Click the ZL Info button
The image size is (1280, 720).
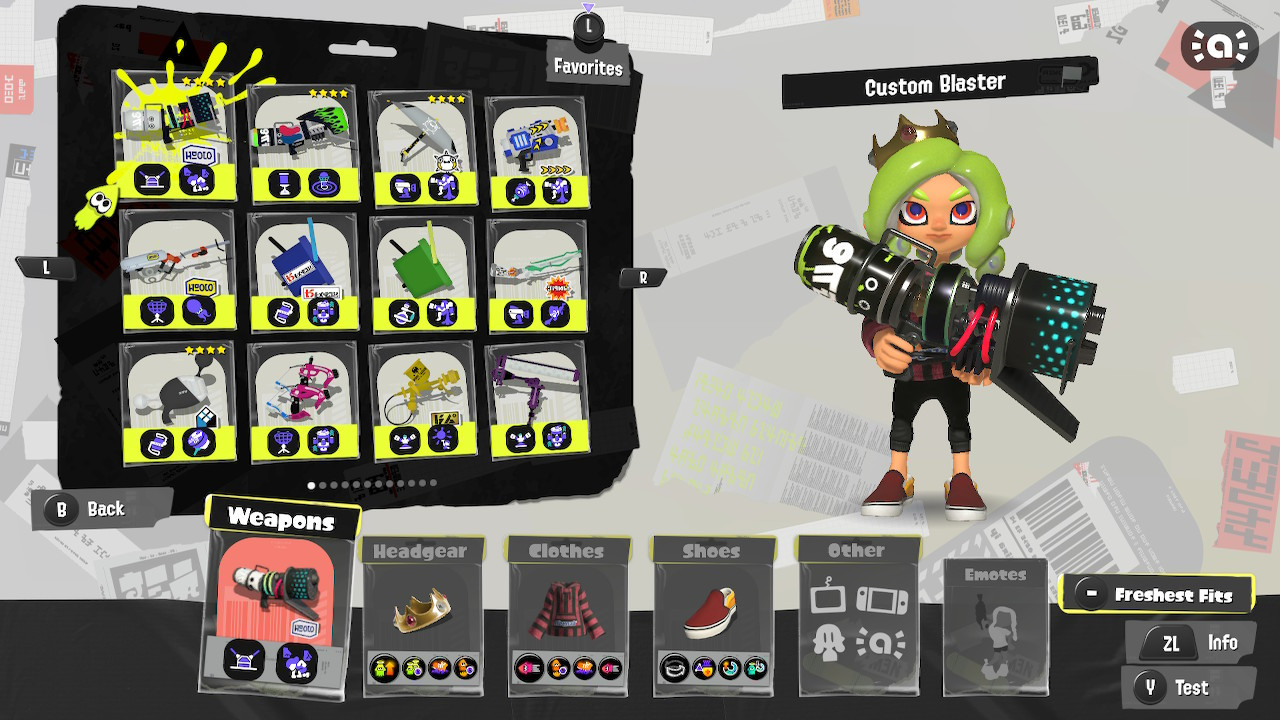(1190, 642)
